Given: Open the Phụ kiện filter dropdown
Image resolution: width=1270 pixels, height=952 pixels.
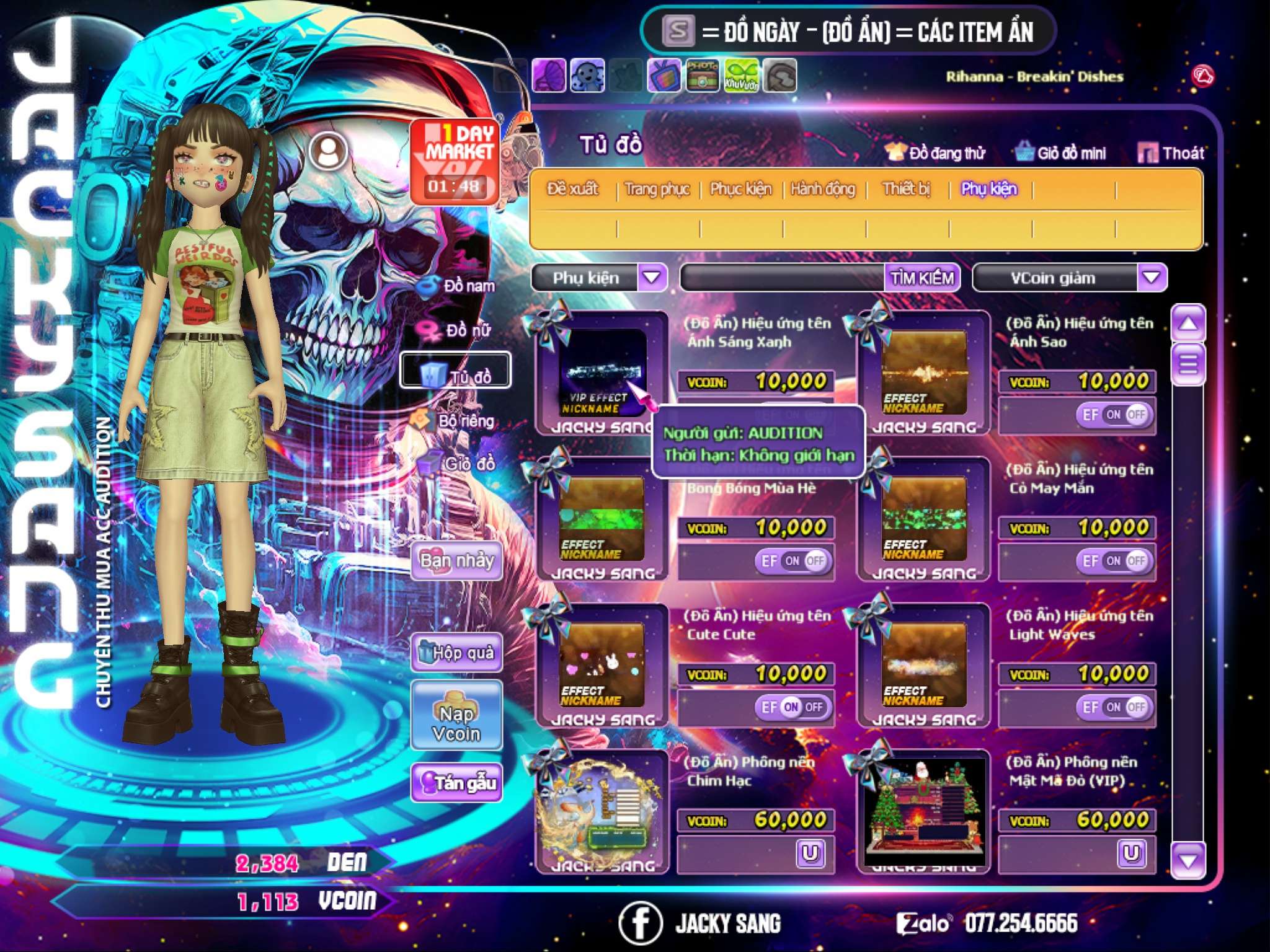Looking at the screenshot, I should click(651, 277).
